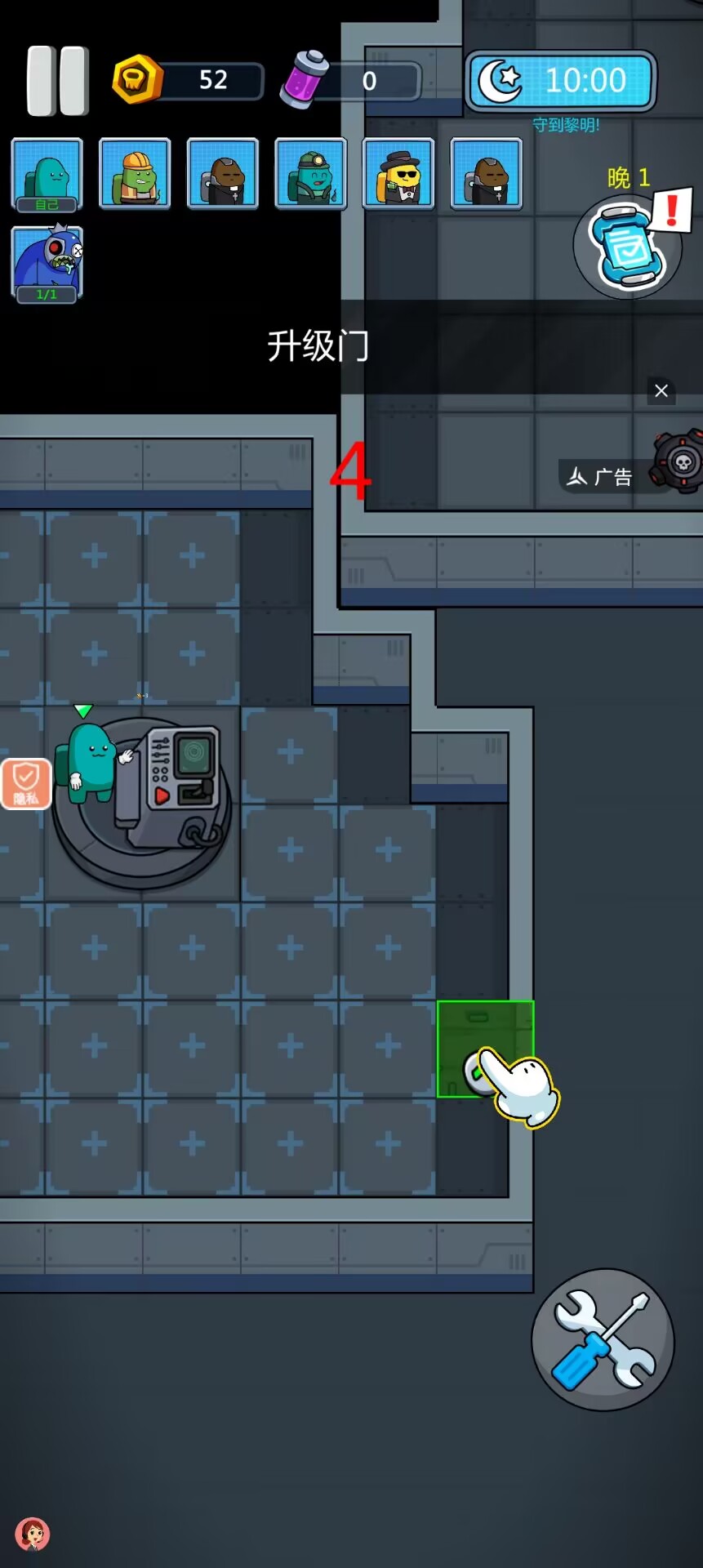Open the orange privacy shield button

coord(26,784)
